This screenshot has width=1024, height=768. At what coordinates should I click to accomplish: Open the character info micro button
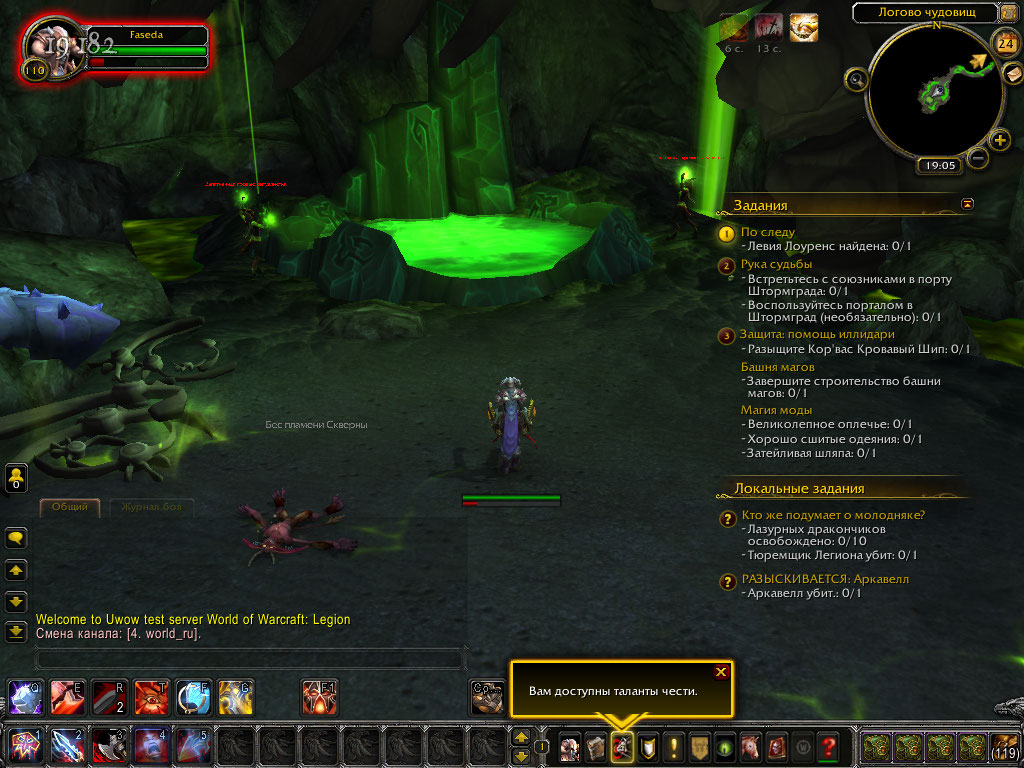click(570, 746)
